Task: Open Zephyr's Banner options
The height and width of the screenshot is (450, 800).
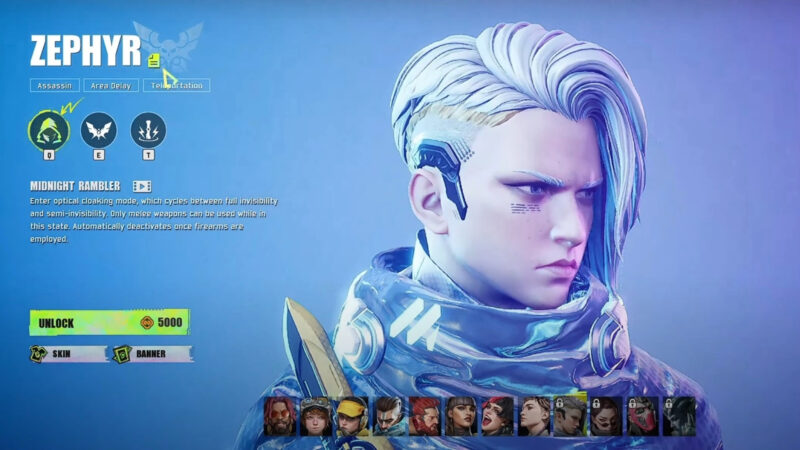Action: point(153,353)
